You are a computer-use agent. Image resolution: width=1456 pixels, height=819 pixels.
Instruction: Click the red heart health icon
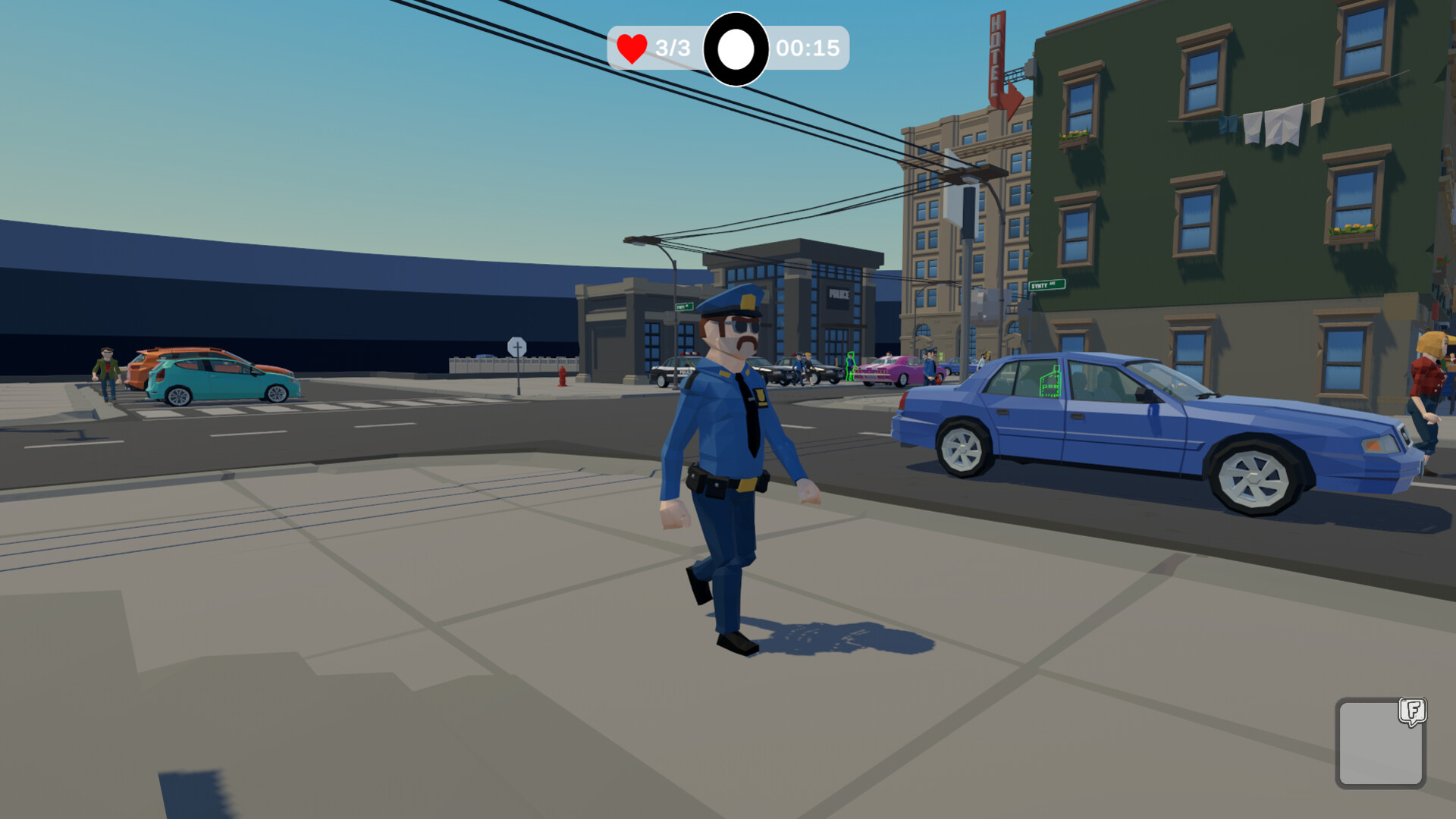(x=632, y=49)
